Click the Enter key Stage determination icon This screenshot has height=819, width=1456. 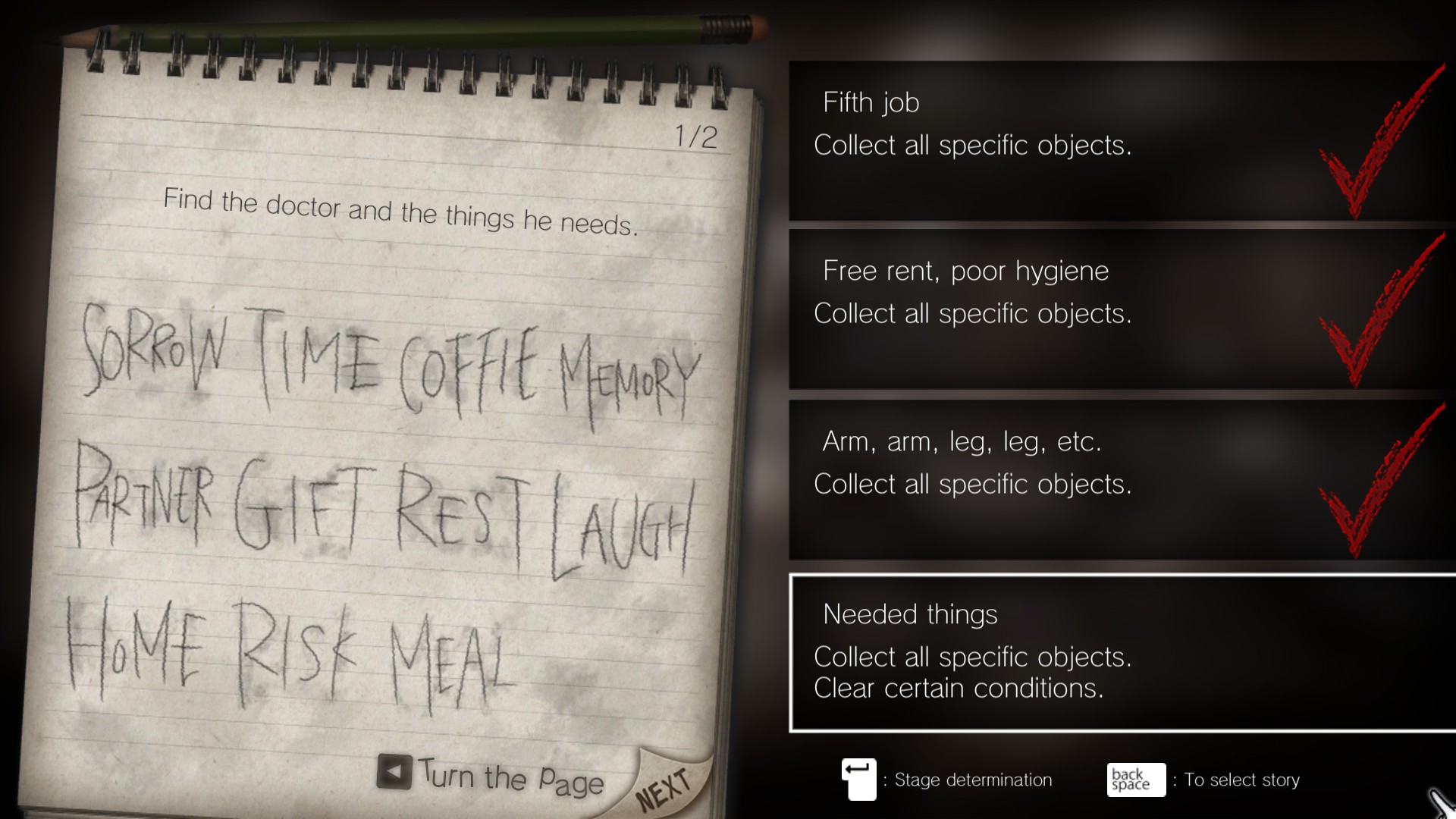858,780
